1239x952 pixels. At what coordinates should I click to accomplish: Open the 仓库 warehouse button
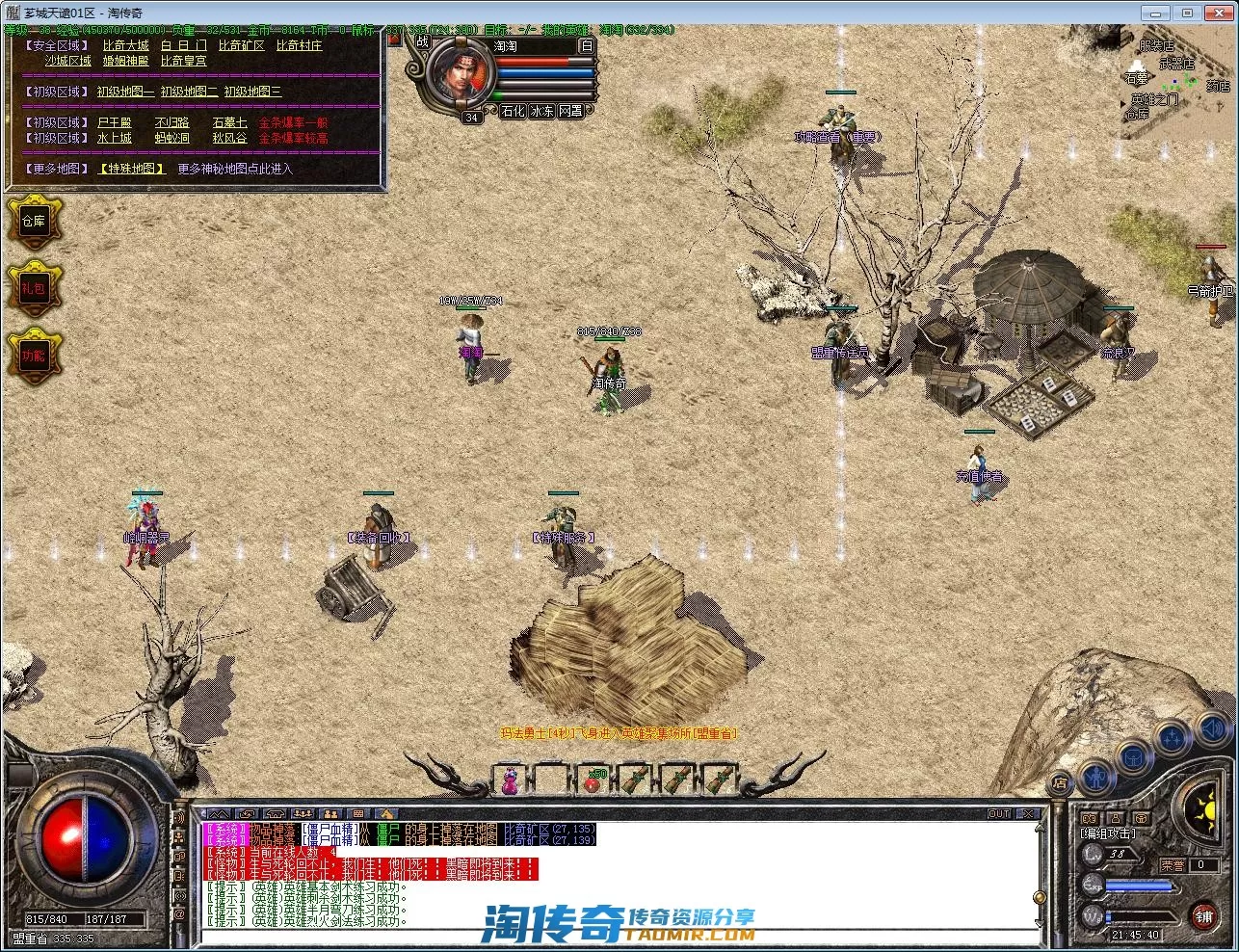click(x=34, y=221)
